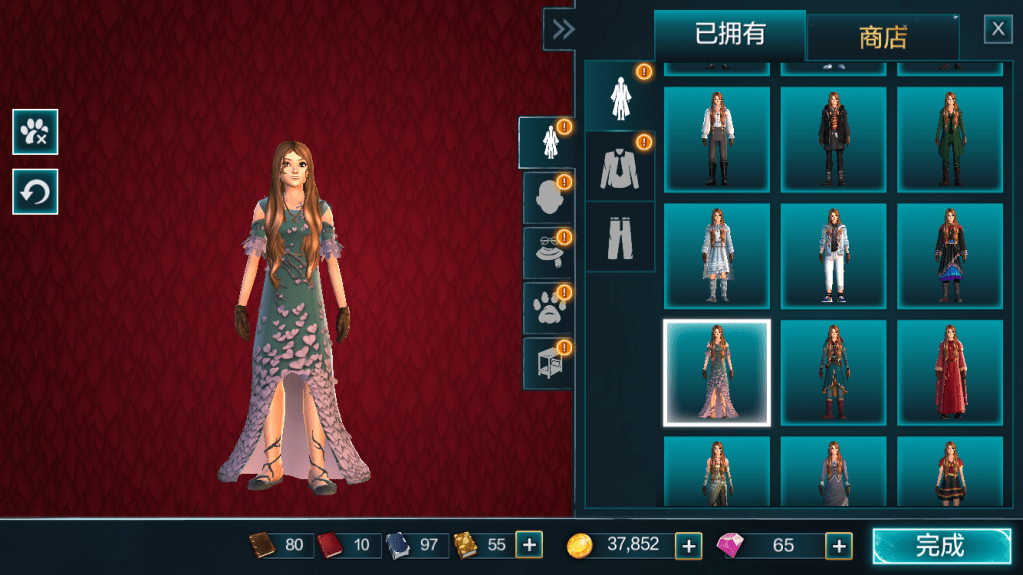Open the paw-print pet category
This screenshot has width=1023, height=575.
pyautogui.click(x=547, y=308)
